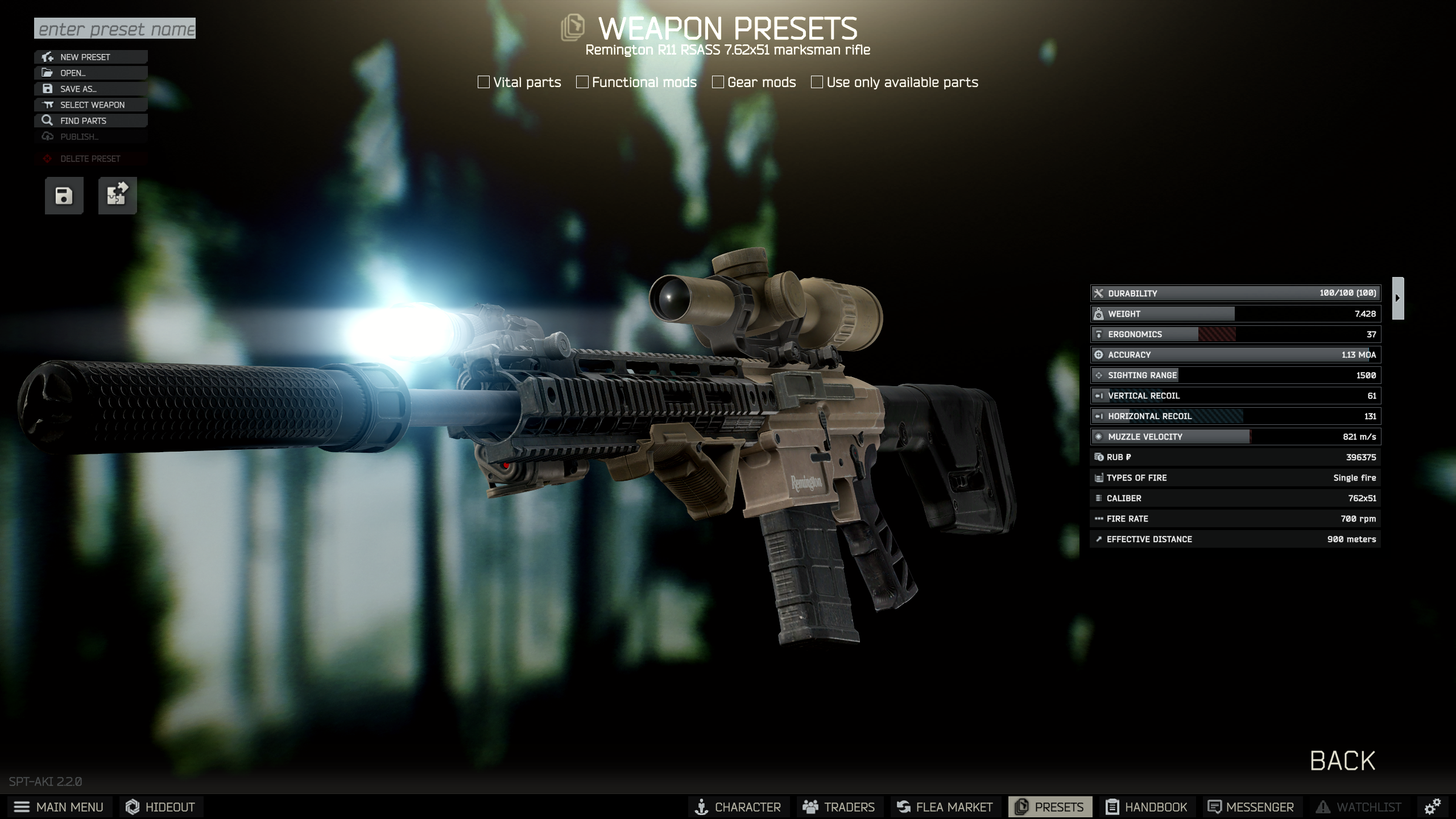Tick the Gear mods checkbox
This screenshot has height=819, width=1456.
click(718, 82)
